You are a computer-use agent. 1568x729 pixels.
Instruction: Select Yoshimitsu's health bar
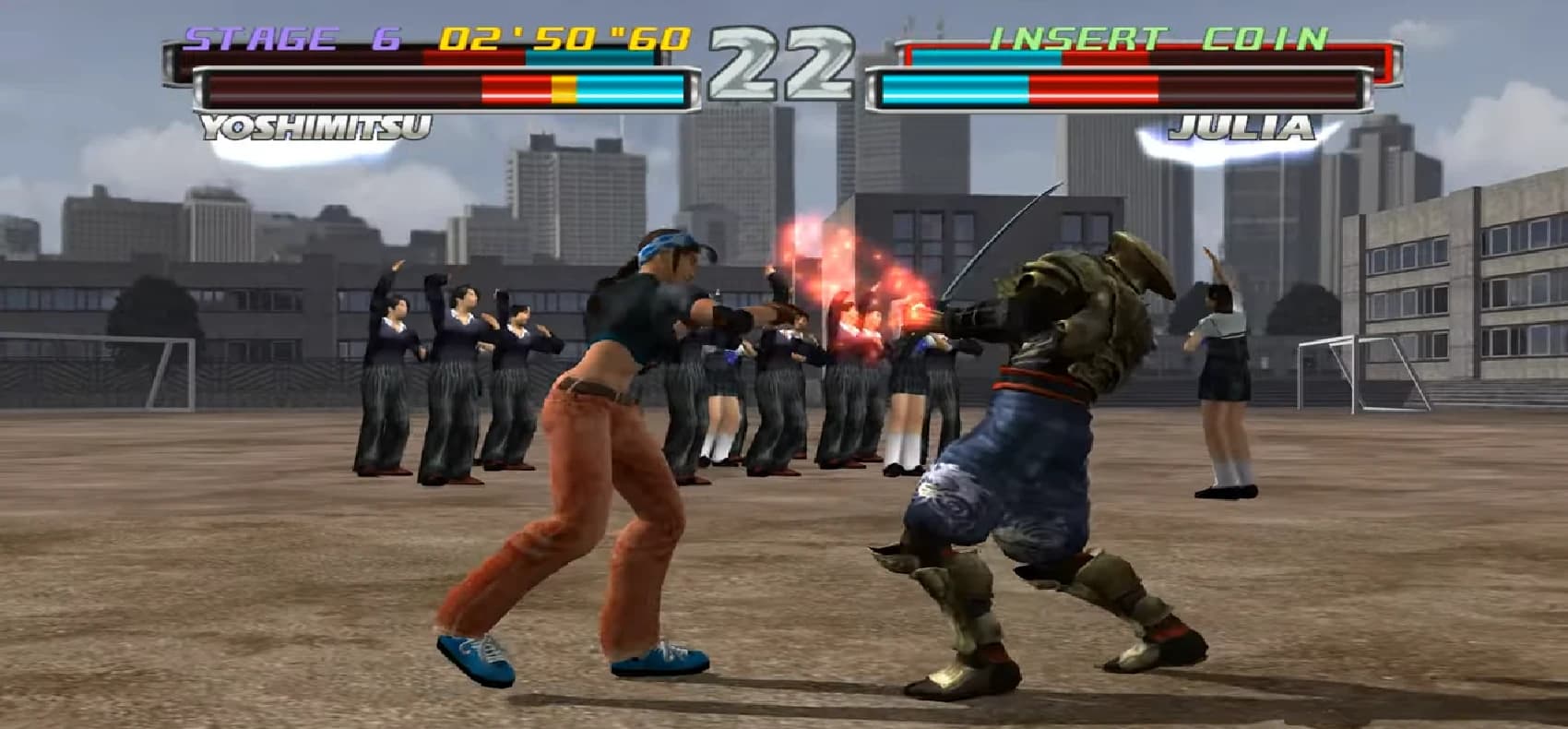point(443,90)
